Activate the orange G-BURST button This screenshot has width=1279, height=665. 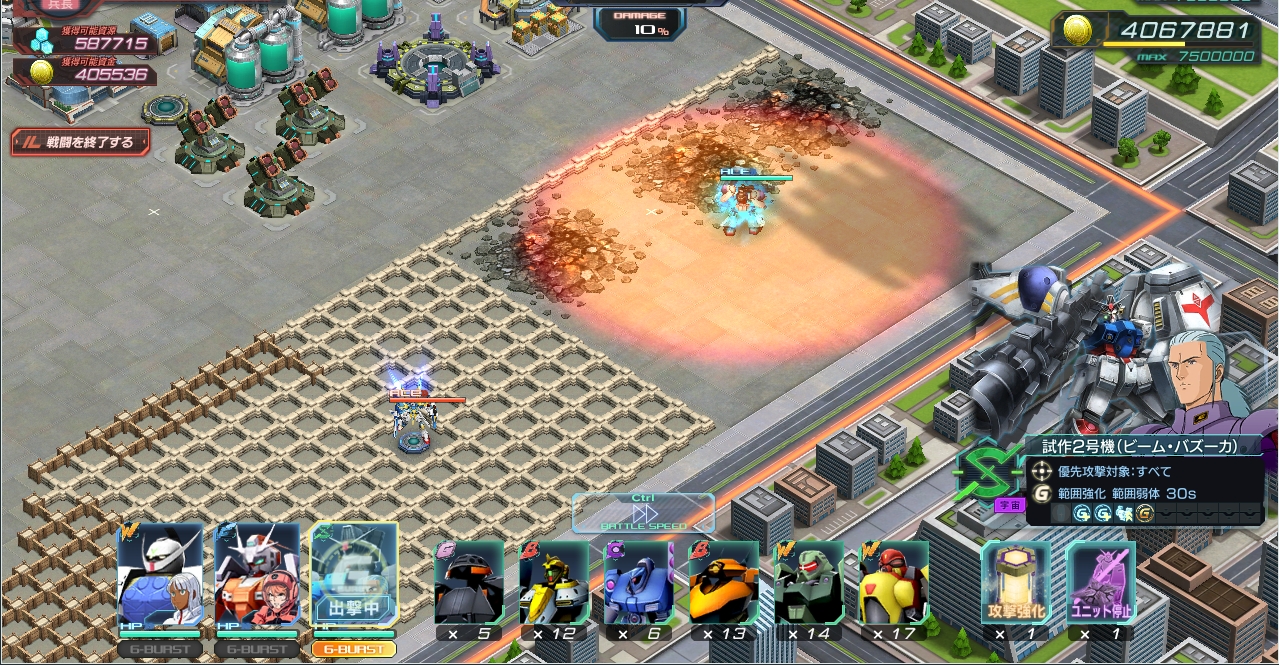[354, 649]
